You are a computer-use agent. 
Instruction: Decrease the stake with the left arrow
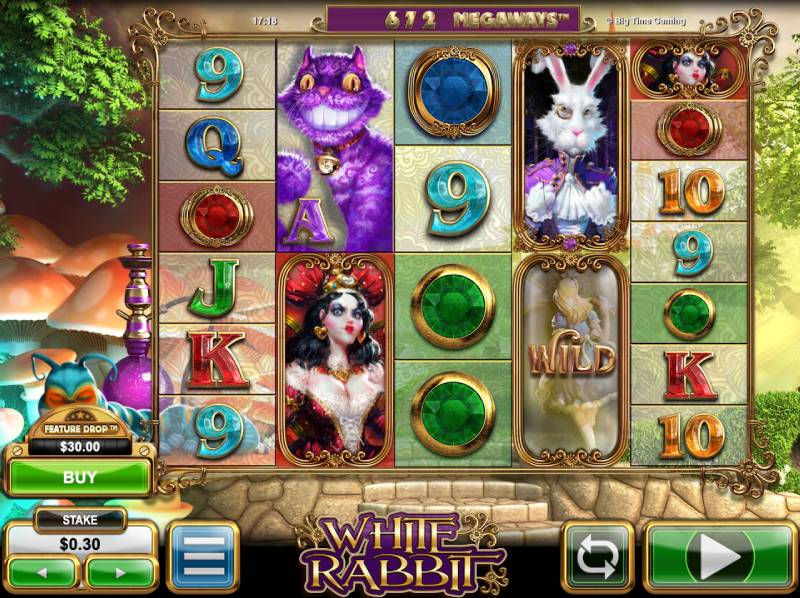pyautogui.click(x=42, y=573)
